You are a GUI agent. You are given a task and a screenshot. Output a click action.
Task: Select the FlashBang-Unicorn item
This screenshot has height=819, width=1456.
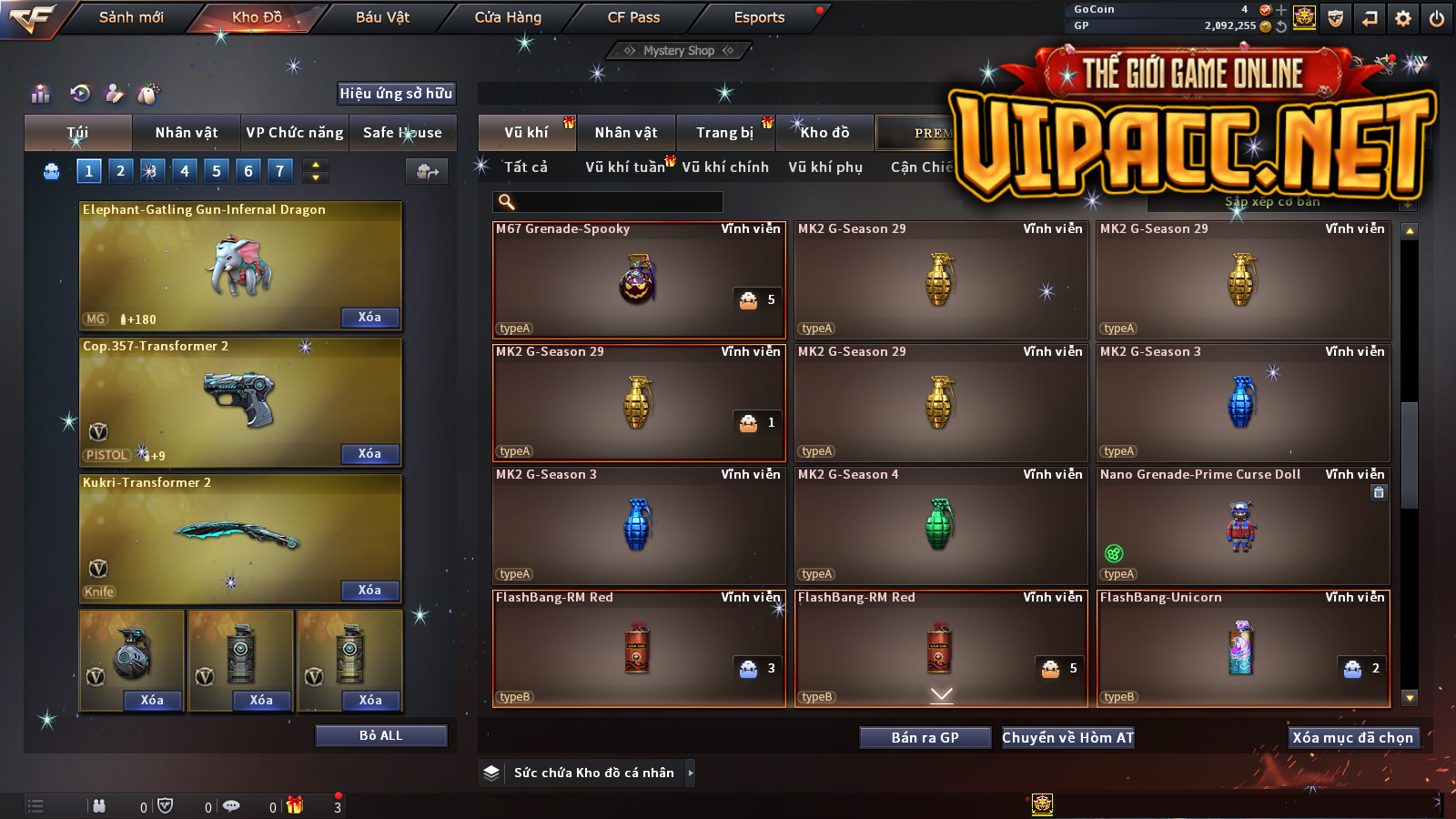tap(1242, 648)
